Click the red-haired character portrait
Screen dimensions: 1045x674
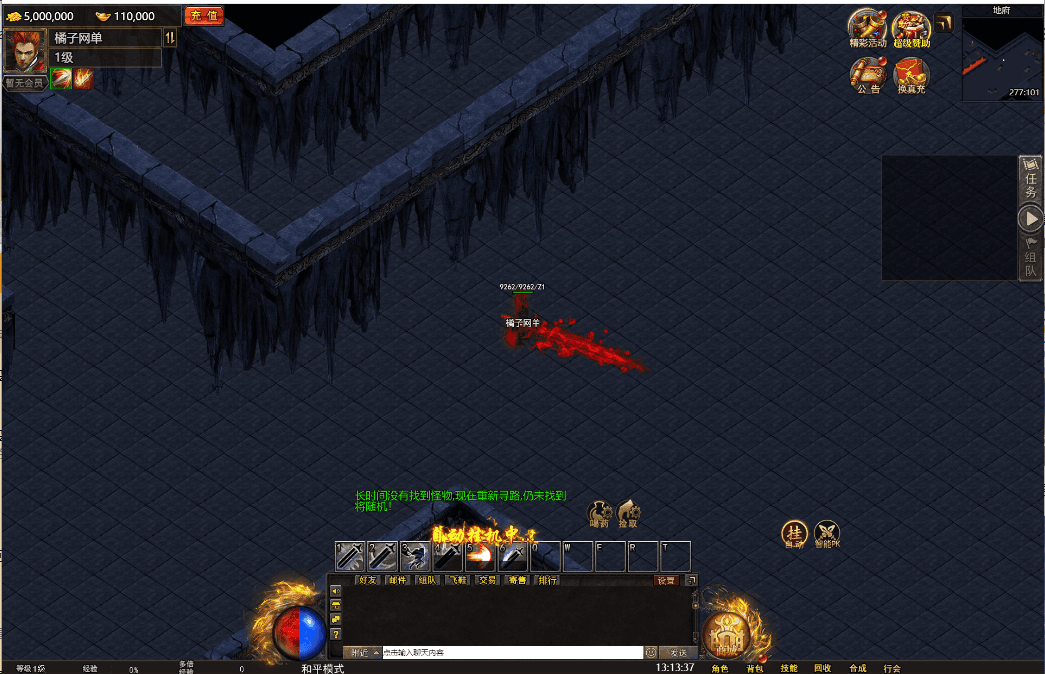pos(25,50)
